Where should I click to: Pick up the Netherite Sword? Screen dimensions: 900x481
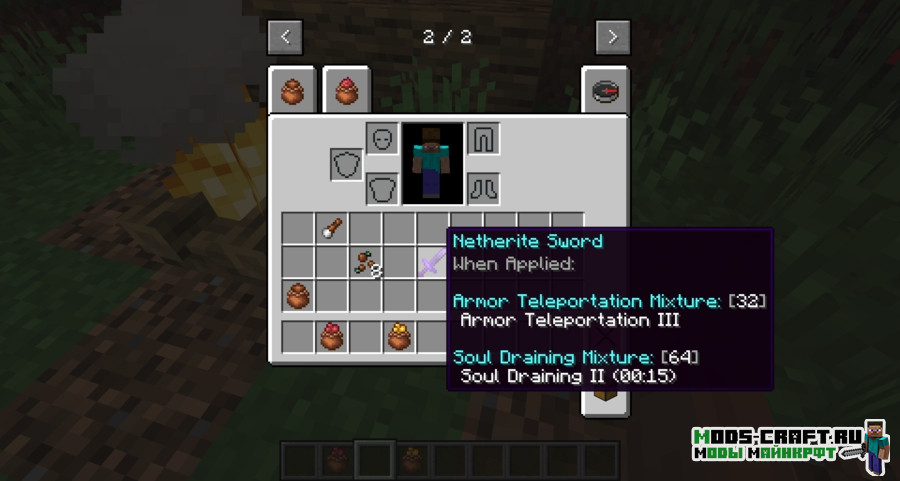coord(433,263)
